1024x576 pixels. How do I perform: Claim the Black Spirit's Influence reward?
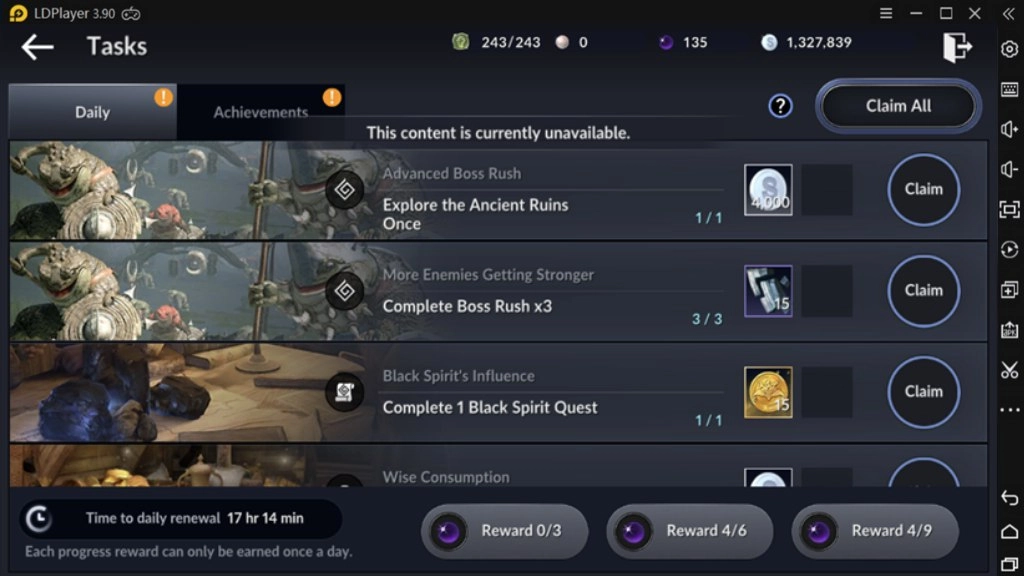(923, 391)
